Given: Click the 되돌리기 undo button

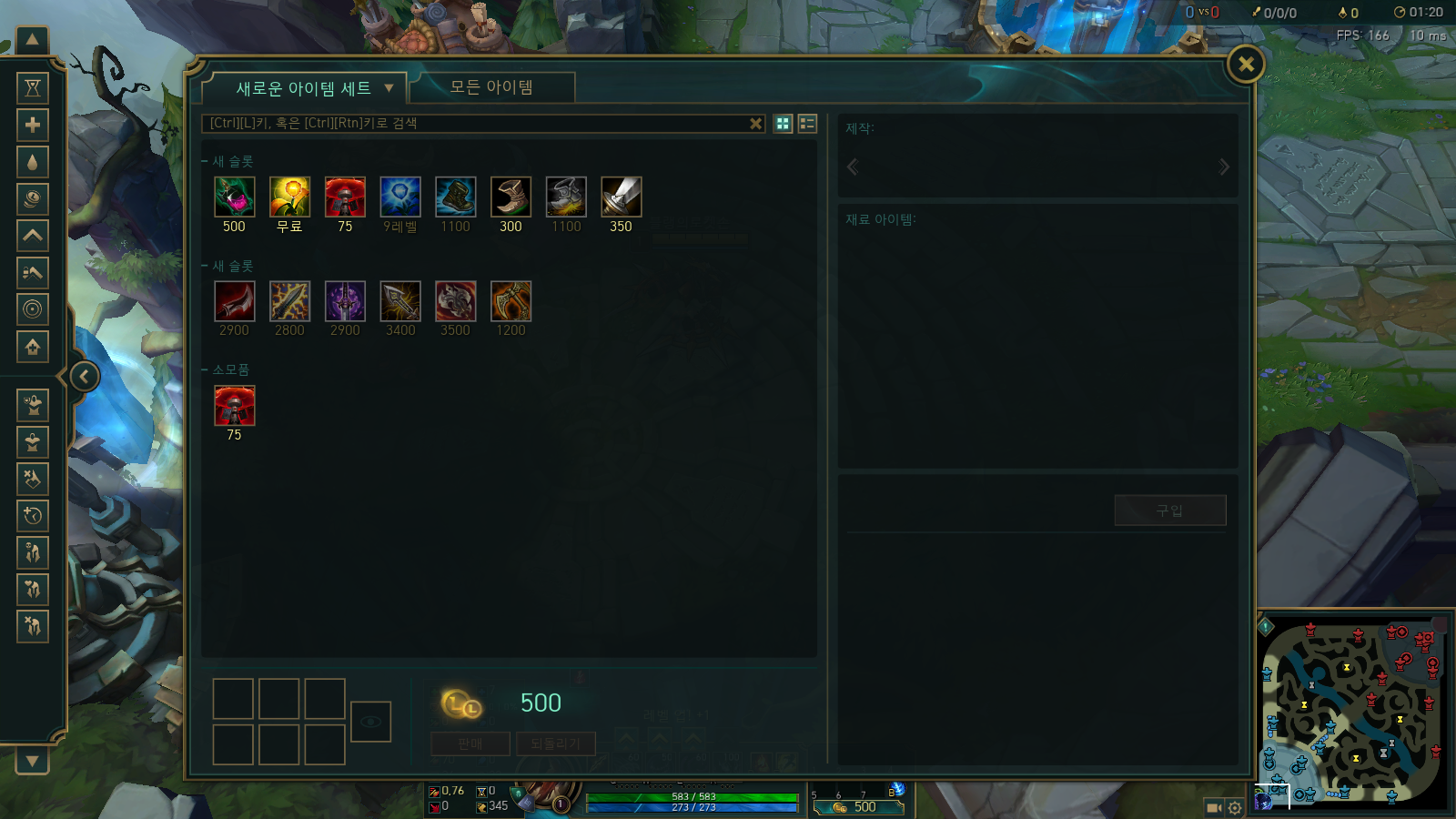Looking at the screenshot, I should click(557, 743).
